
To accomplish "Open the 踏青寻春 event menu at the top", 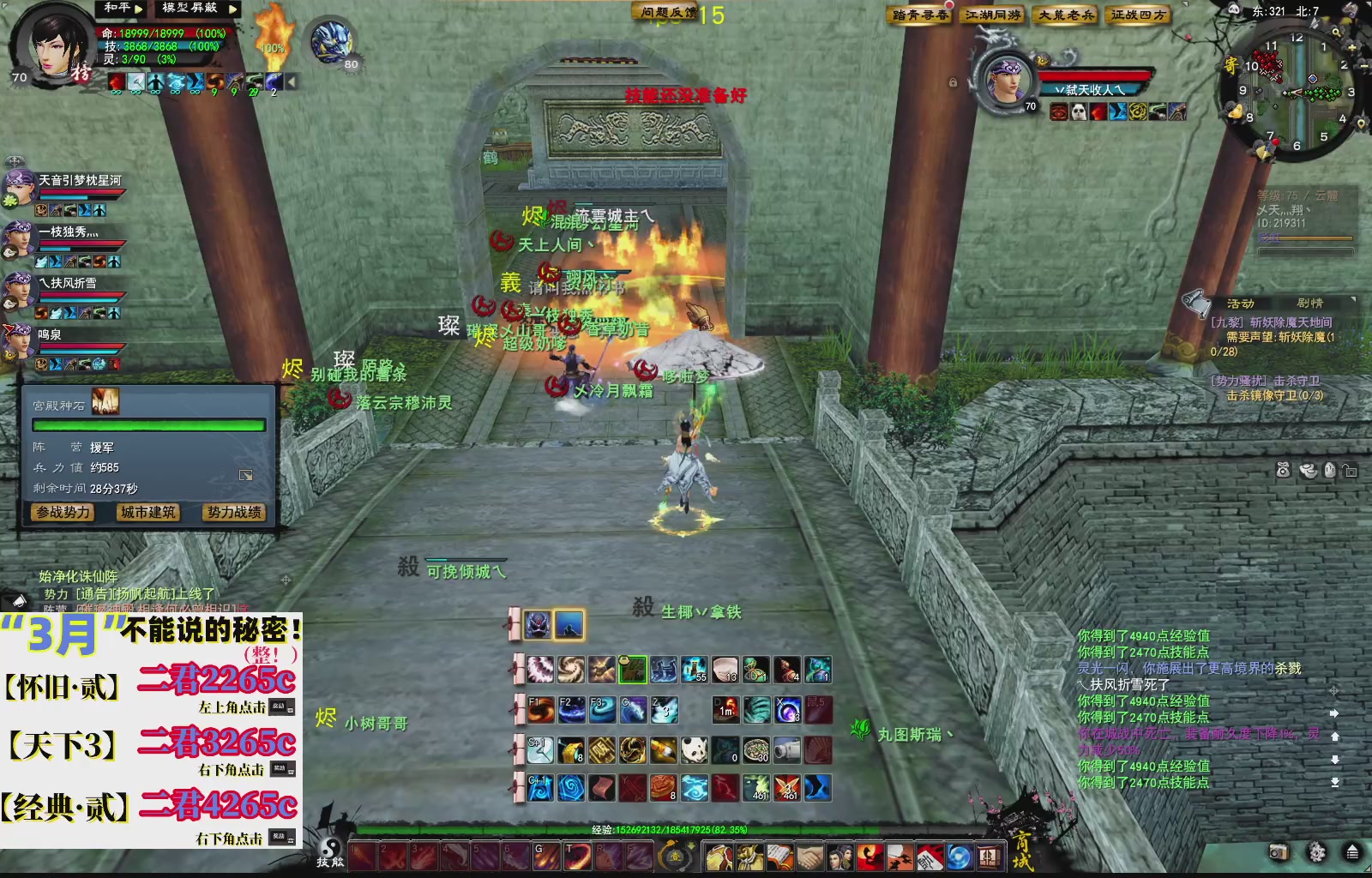I will coord(918,15).
